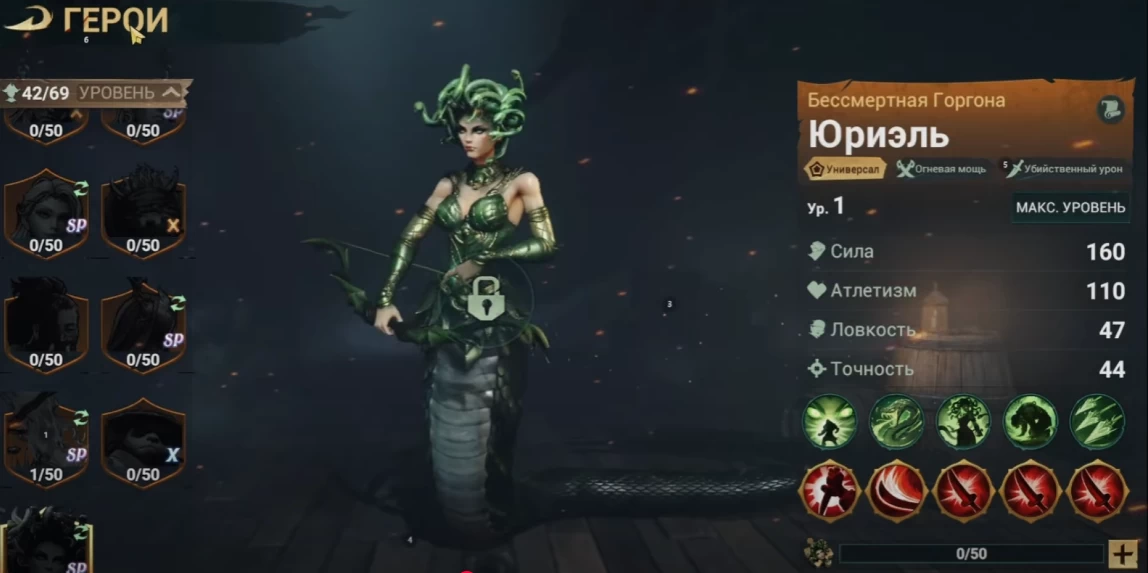Tap the padlock on the locked hero

(x=487, y=299)
